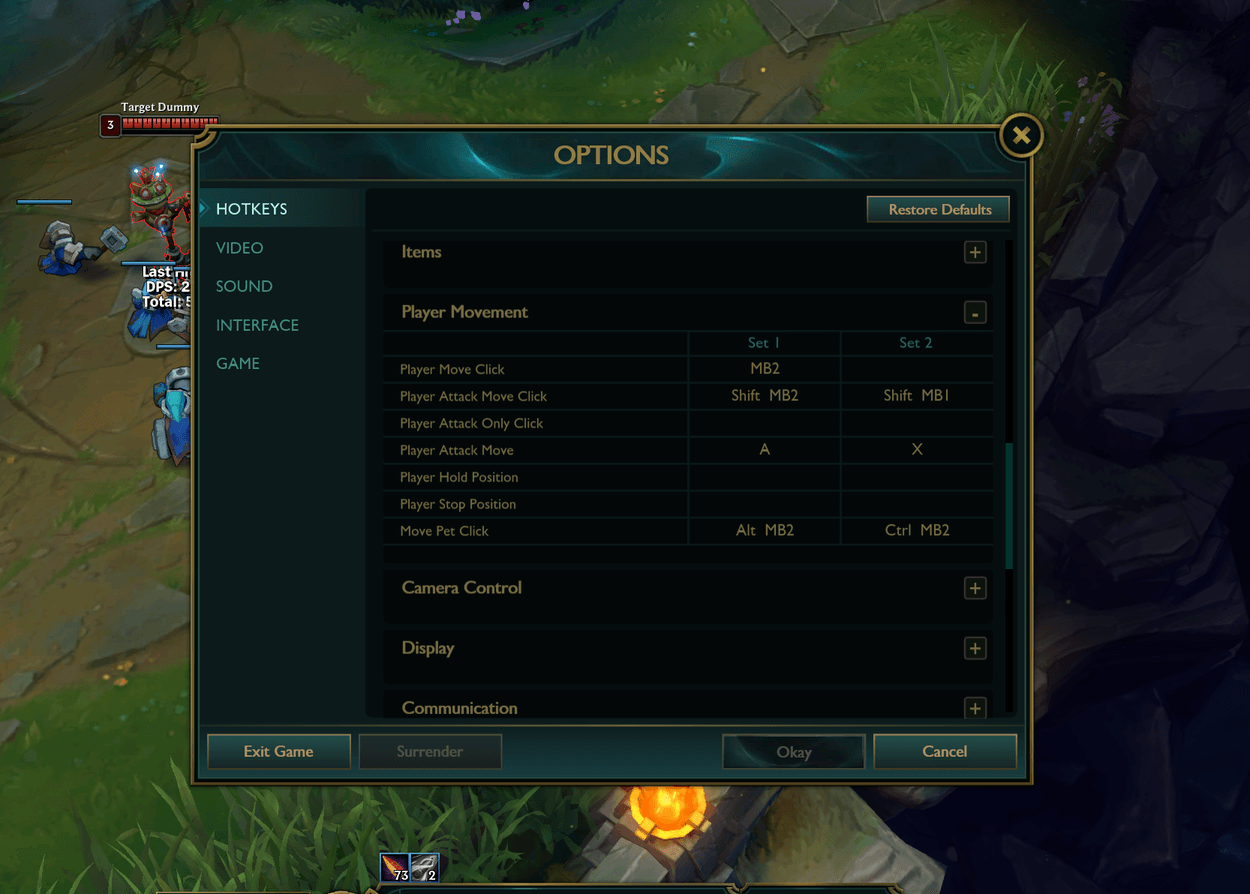Close the Options window with the X
Viewport: 1250px width, 894px height.
coord(1021,135)
